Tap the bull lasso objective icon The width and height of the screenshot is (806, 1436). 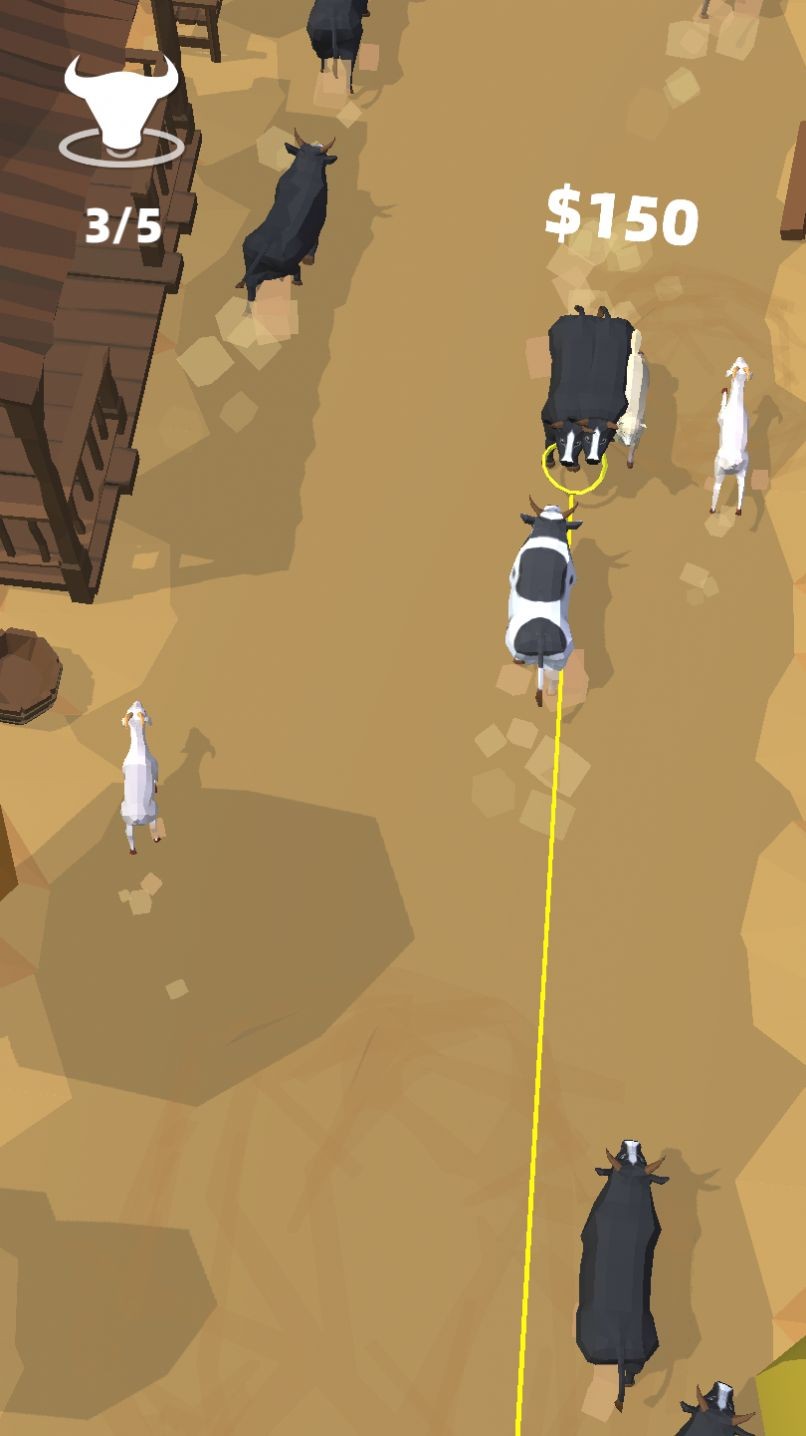pyautogui.click(x=121, y=108)
